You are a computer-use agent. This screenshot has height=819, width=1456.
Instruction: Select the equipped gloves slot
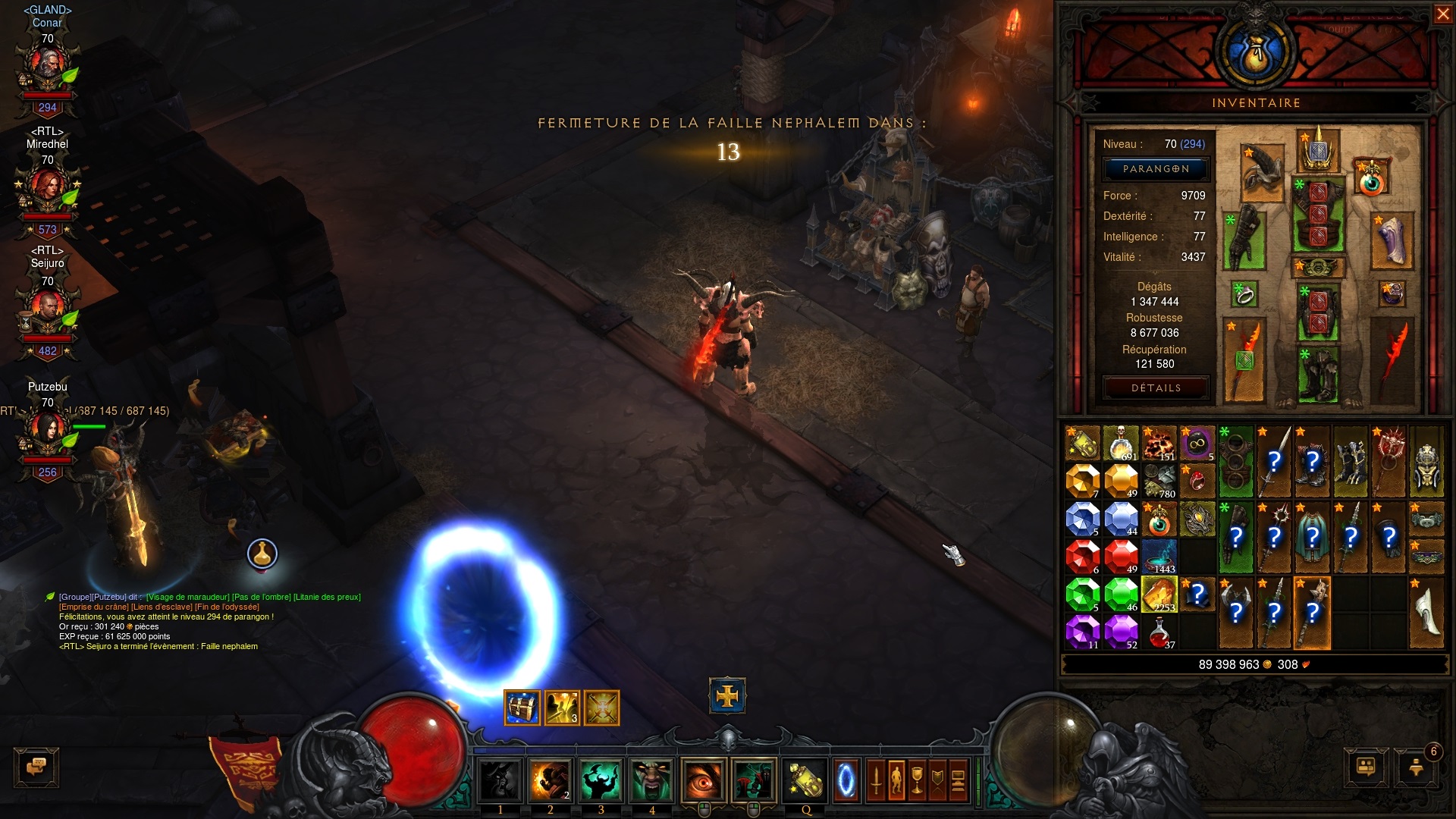tap(1243, 240)
